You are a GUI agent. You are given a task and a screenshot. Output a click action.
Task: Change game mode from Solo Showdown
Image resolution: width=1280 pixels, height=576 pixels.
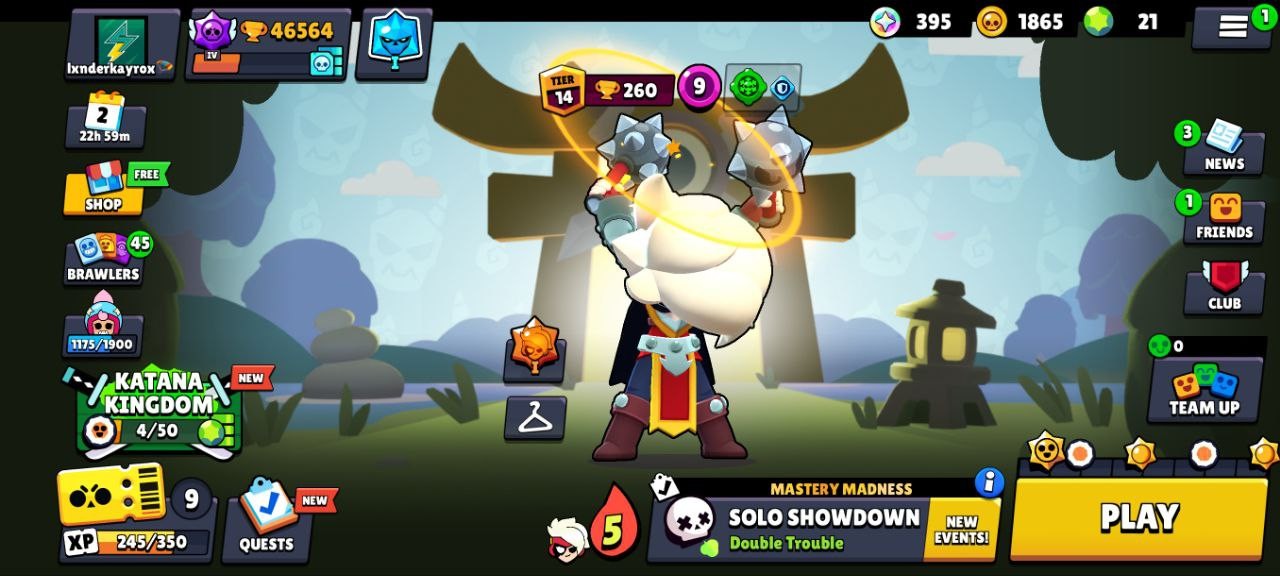(x=790, y=529)
